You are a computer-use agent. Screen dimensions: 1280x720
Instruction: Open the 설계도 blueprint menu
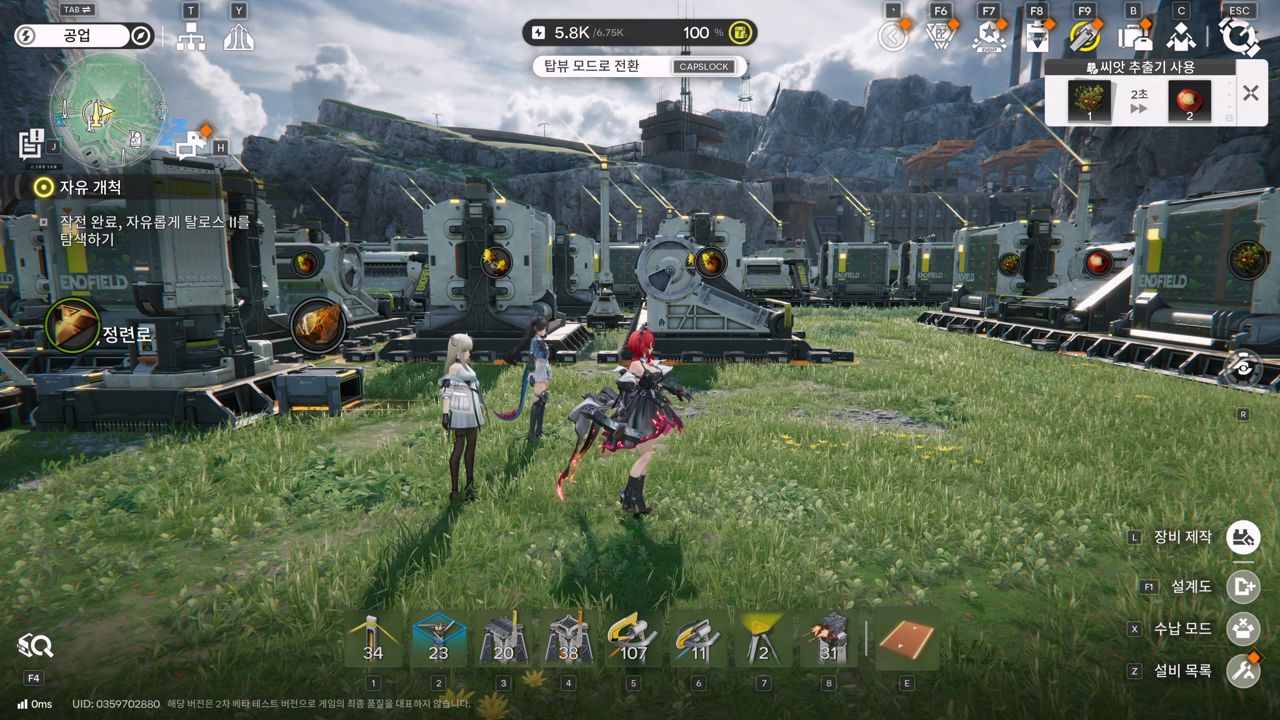[x=1243, y=586]
